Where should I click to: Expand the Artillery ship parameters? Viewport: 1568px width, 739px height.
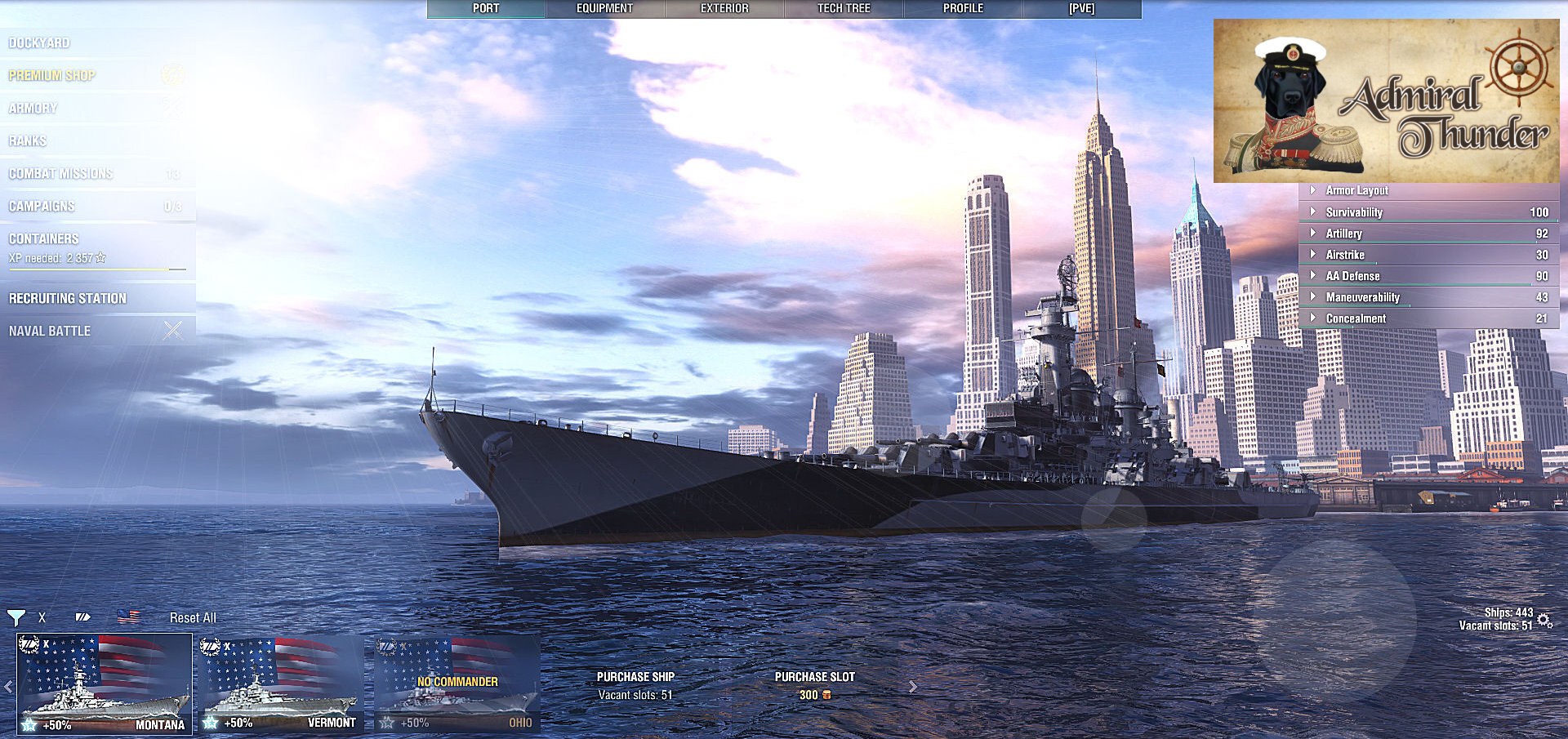tap(1343, 234)
